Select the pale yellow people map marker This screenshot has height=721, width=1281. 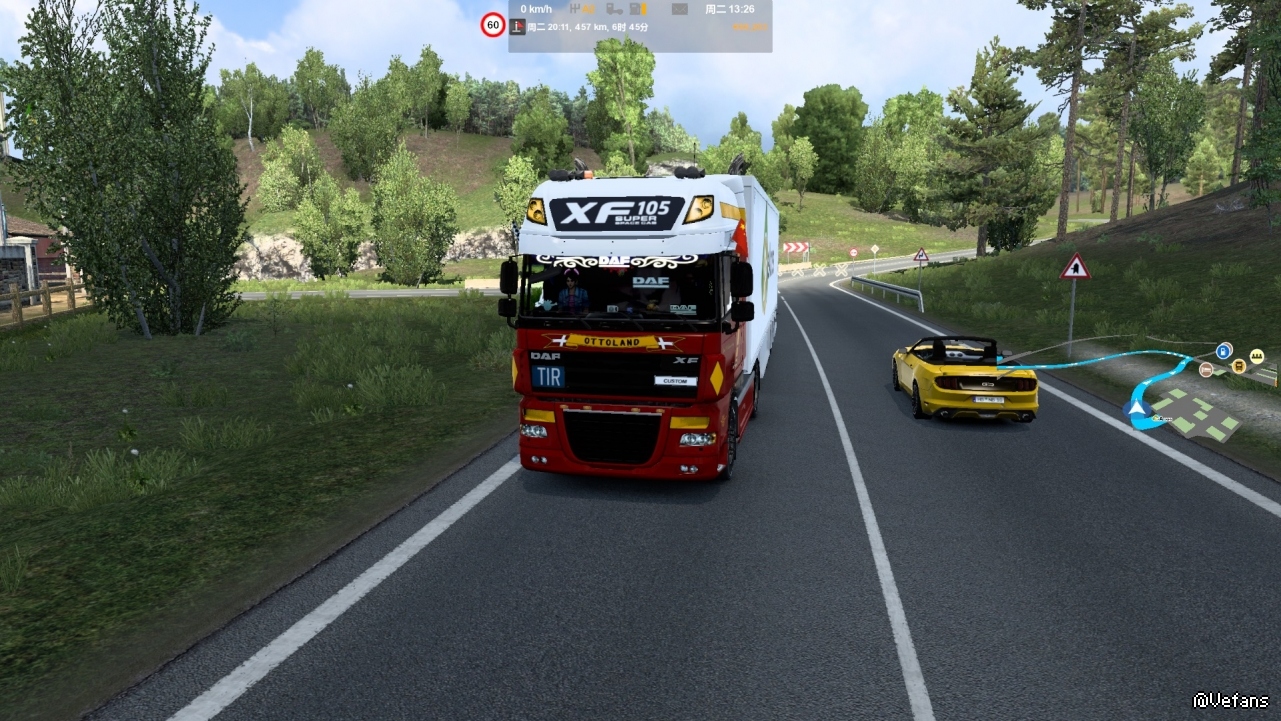point(1256,356)
